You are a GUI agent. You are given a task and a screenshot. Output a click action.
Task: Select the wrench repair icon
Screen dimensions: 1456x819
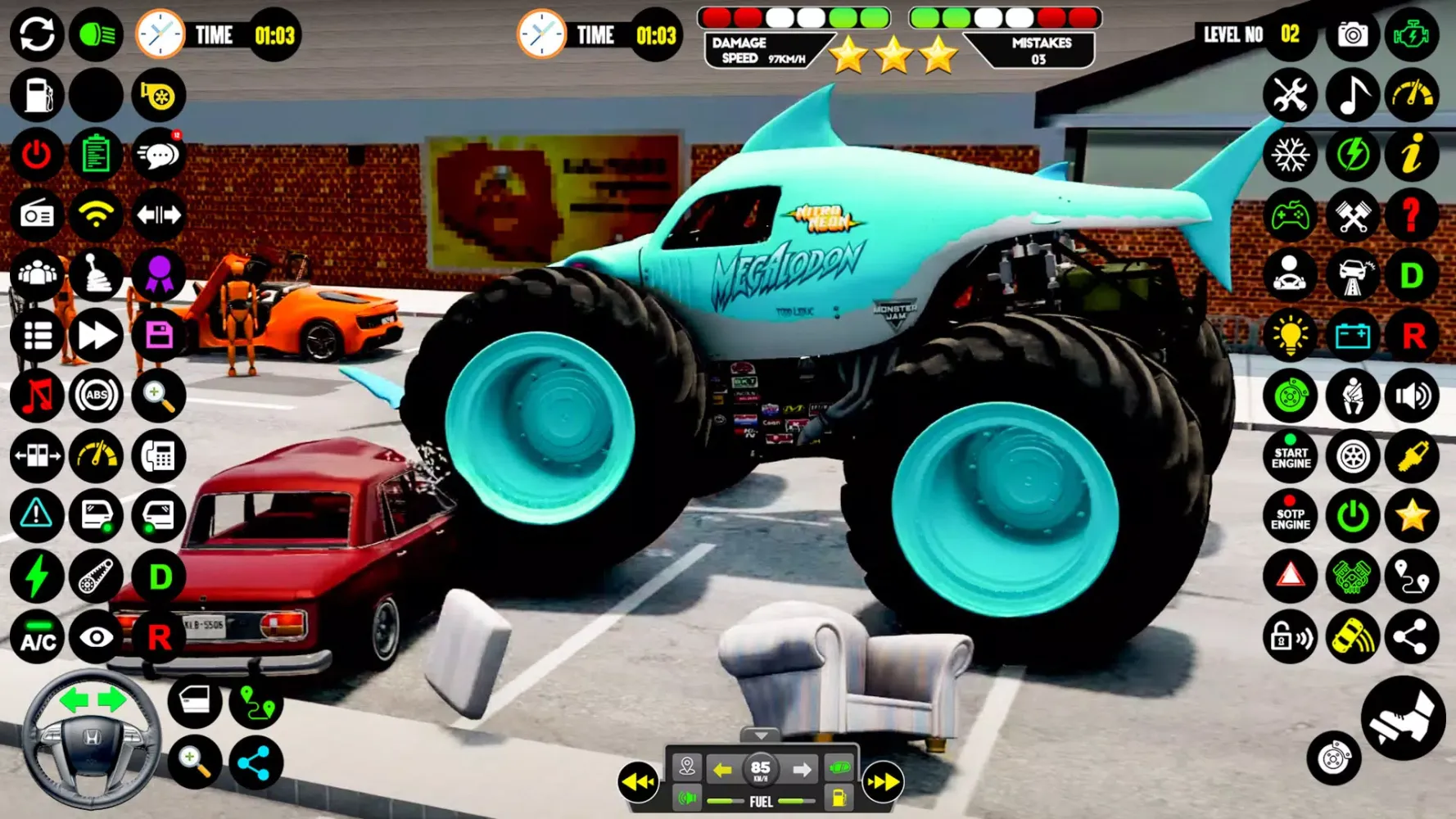[1291, 95]
